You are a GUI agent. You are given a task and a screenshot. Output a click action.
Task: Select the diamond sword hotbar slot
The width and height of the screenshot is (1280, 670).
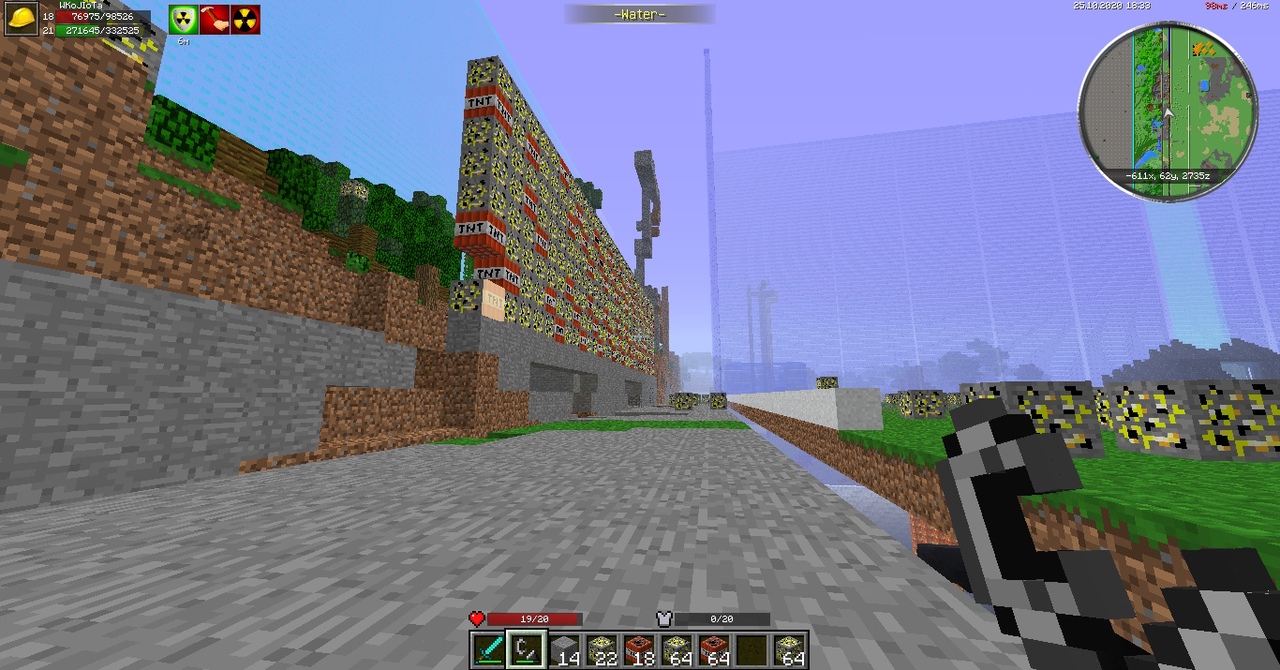click(x=489, y=650)
